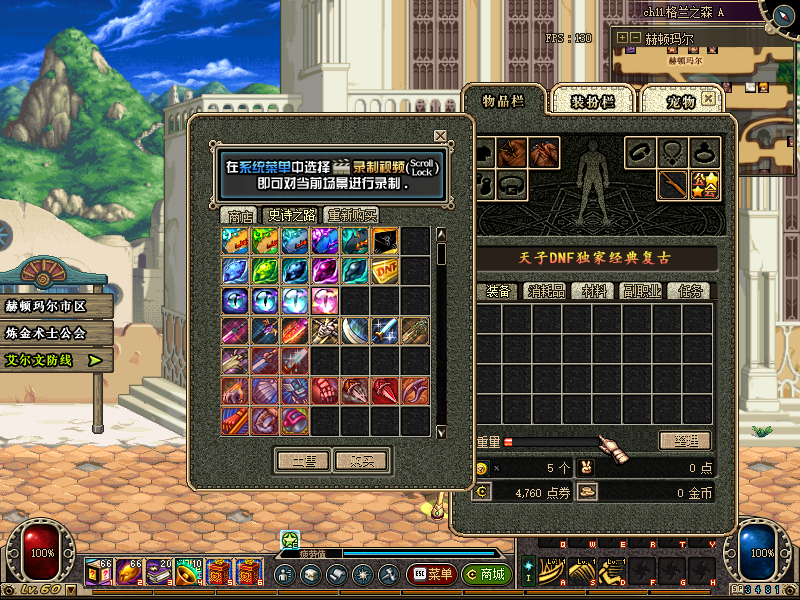Image resolution: width=800 pixels, height=600 pixels.
Task: Select the yellow DNF ticket item
Action: pyautogui.click(x=386, y=271)
